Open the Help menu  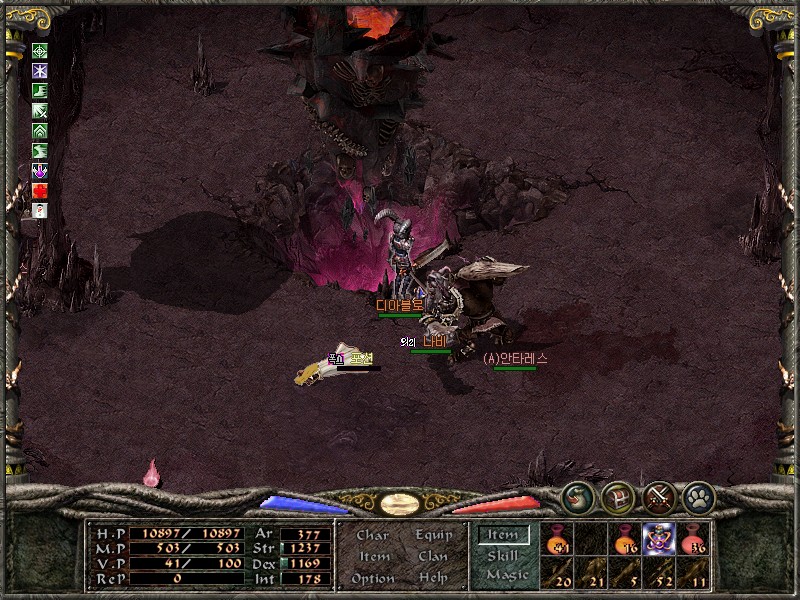coord(433,578)
